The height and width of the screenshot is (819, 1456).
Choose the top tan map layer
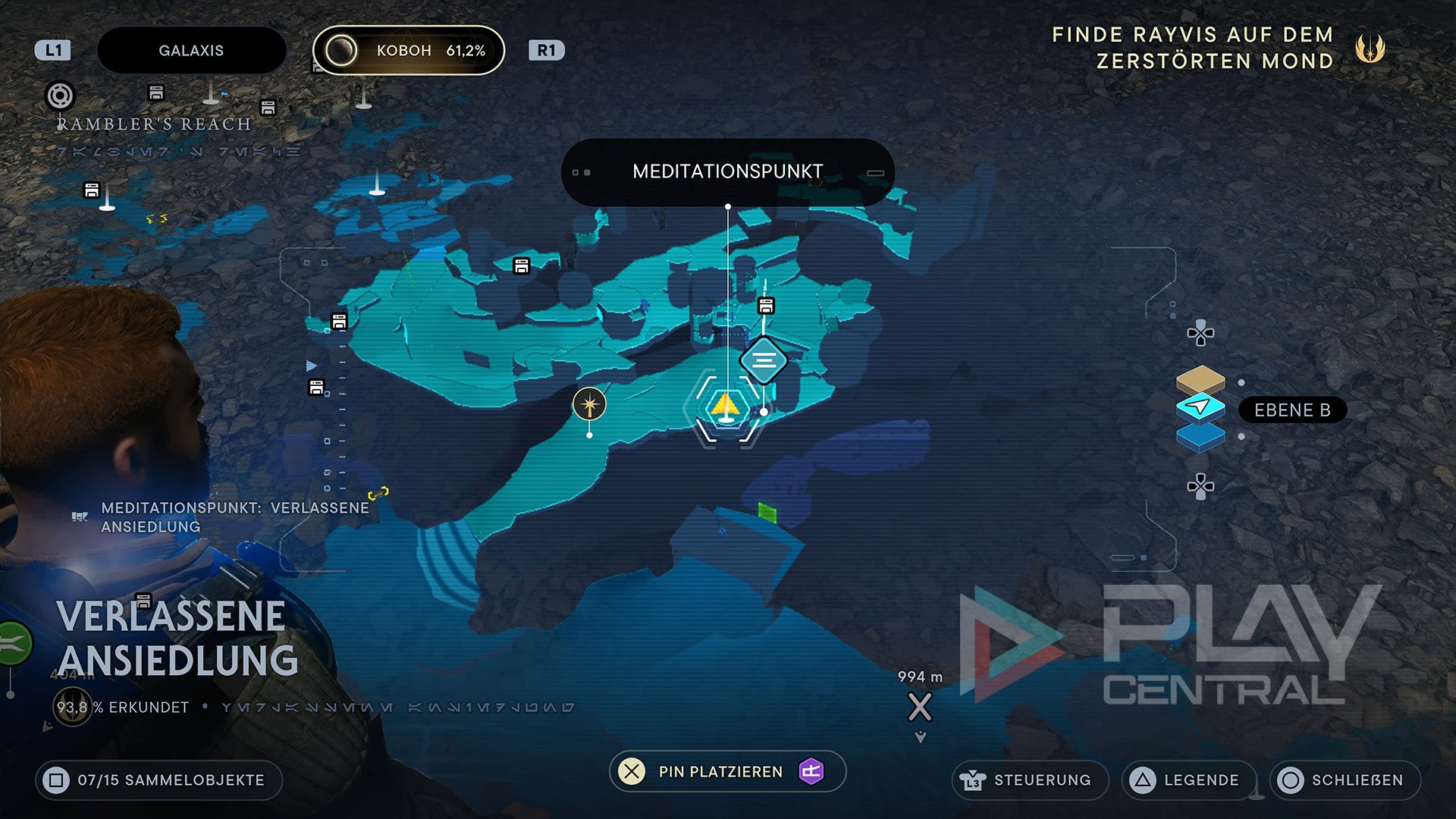1200,378
